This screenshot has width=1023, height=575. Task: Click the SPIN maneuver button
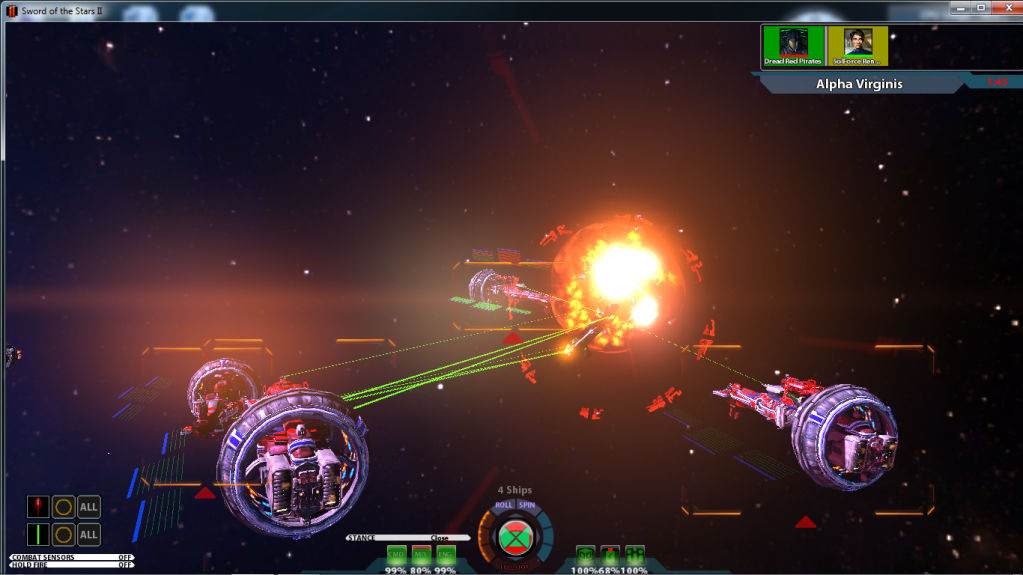click(527, 505)
